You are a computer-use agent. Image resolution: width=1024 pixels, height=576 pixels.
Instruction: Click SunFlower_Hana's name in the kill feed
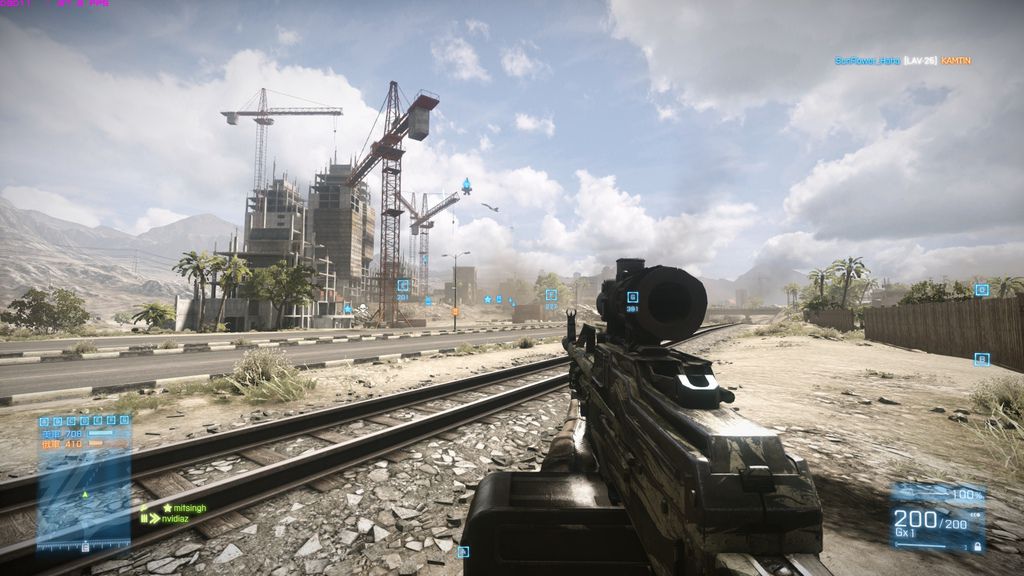[x=866, y=61]
